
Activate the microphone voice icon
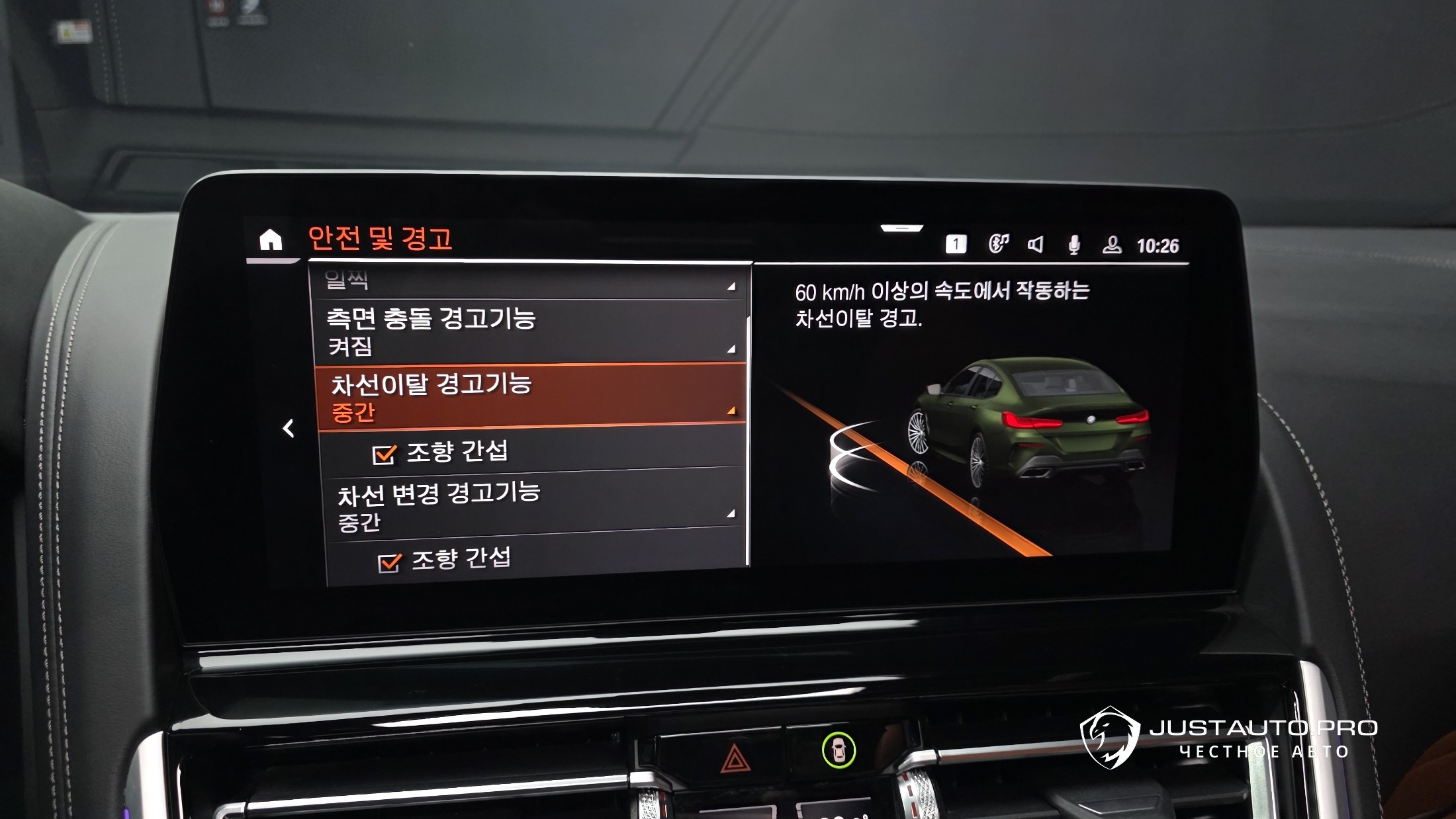tap(1074, 245)
